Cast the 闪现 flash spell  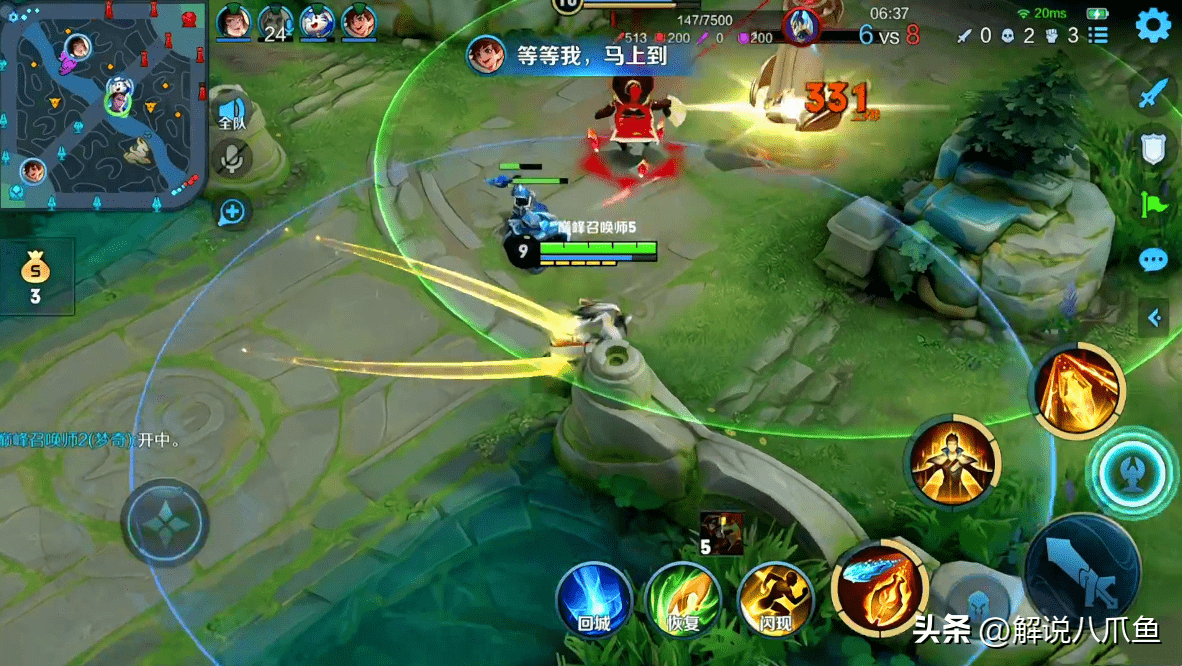775,600
